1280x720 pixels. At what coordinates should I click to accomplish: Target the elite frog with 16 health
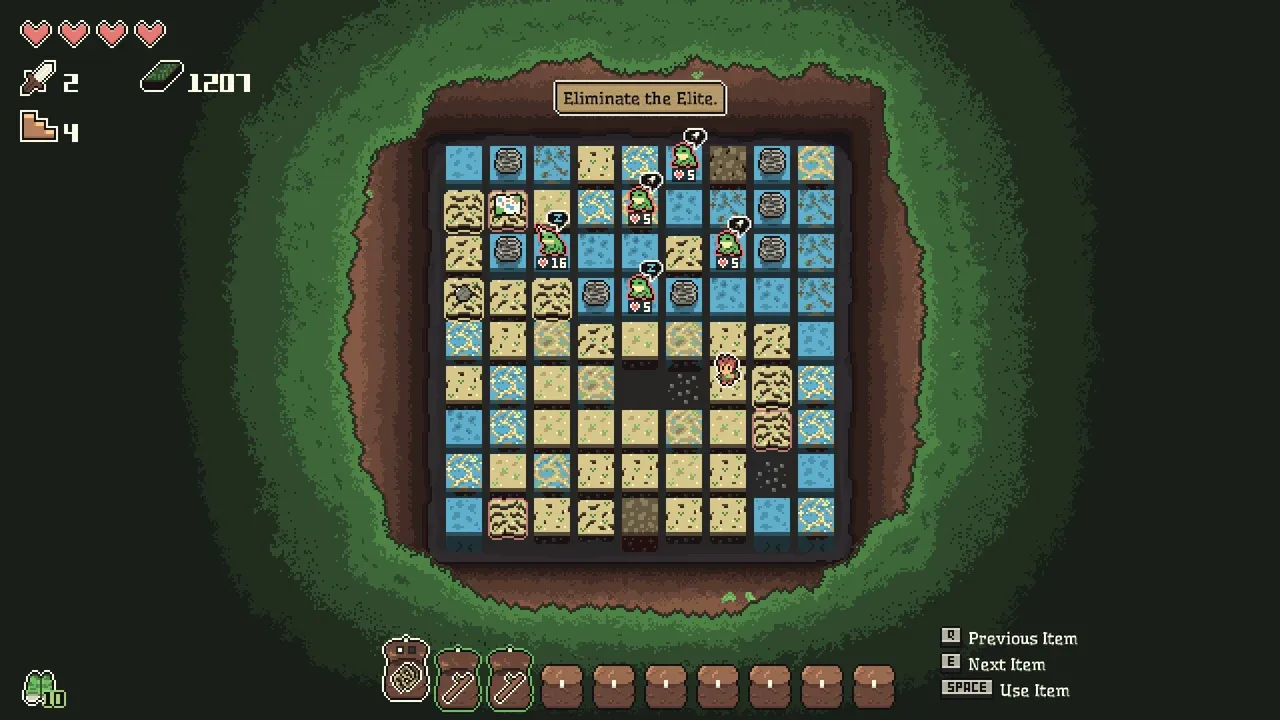[551, 245]
